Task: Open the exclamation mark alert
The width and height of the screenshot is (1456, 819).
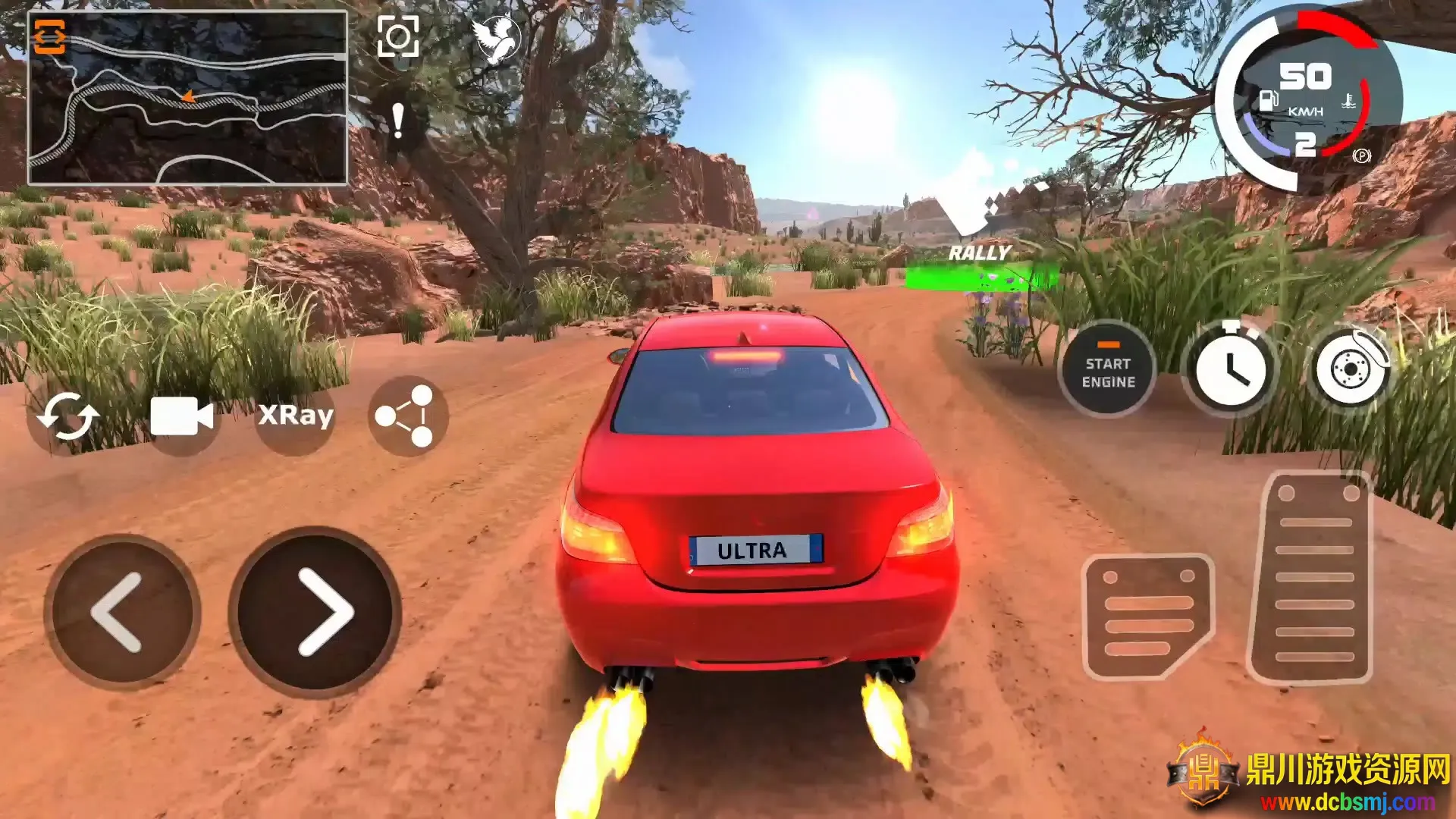Action: [x=397, y=121]
